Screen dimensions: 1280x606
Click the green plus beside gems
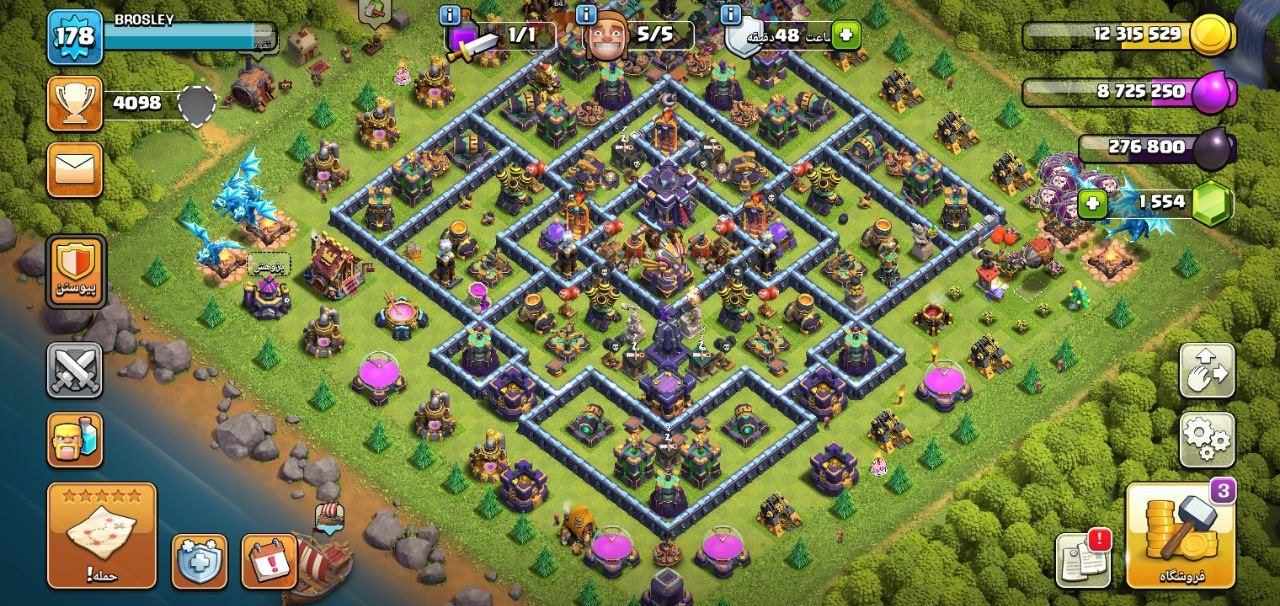pos(1093,205)
